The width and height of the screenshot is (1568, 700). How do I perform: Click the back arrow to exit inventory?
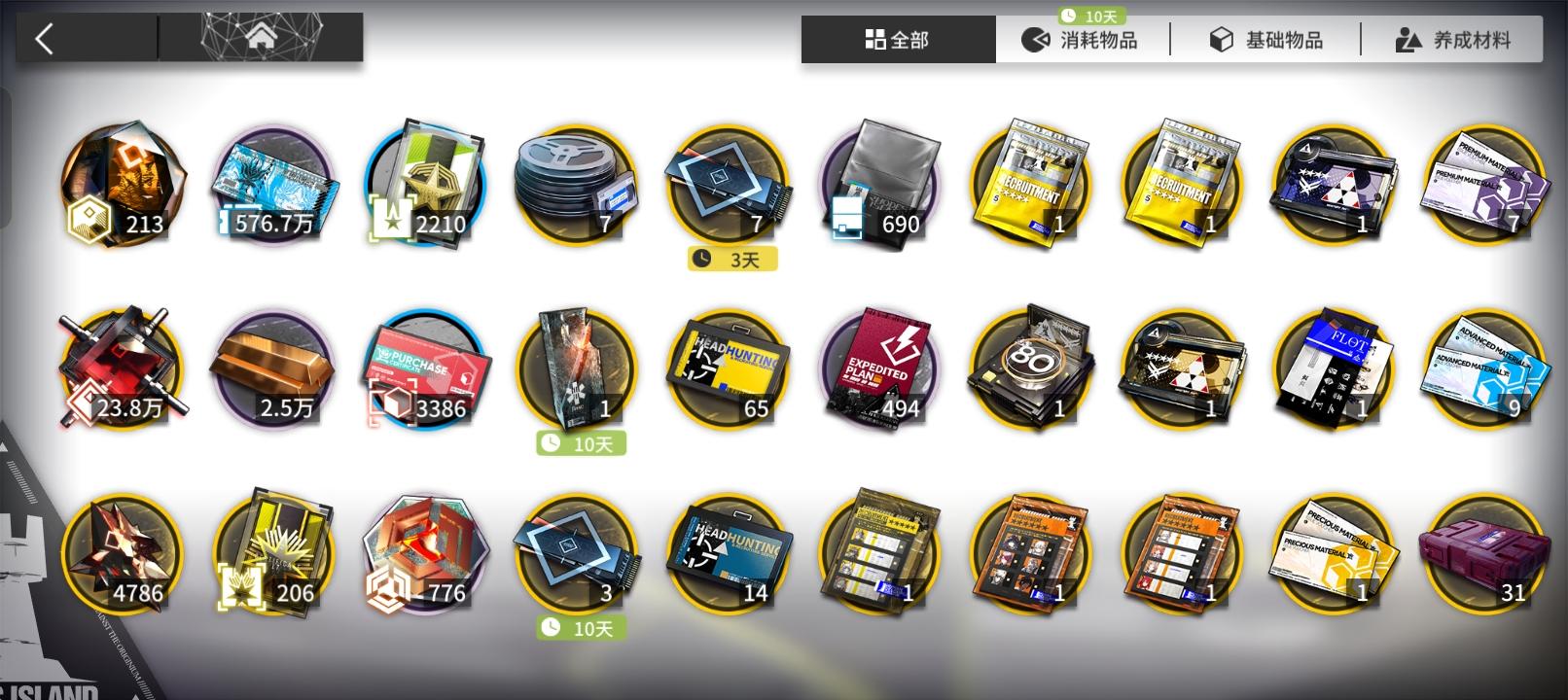(43, 37)
